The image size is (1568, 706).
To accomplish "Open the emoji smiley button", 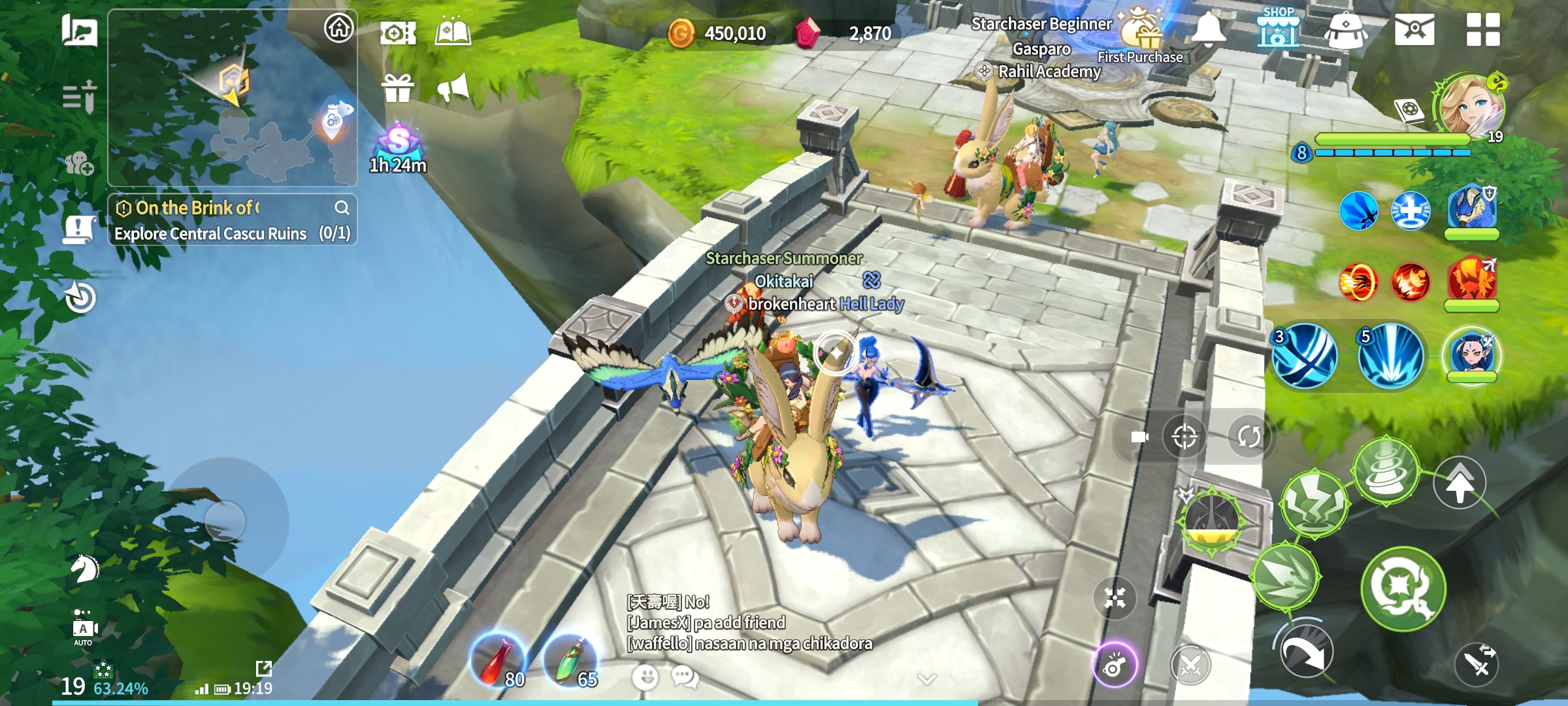I will point(645,677).
